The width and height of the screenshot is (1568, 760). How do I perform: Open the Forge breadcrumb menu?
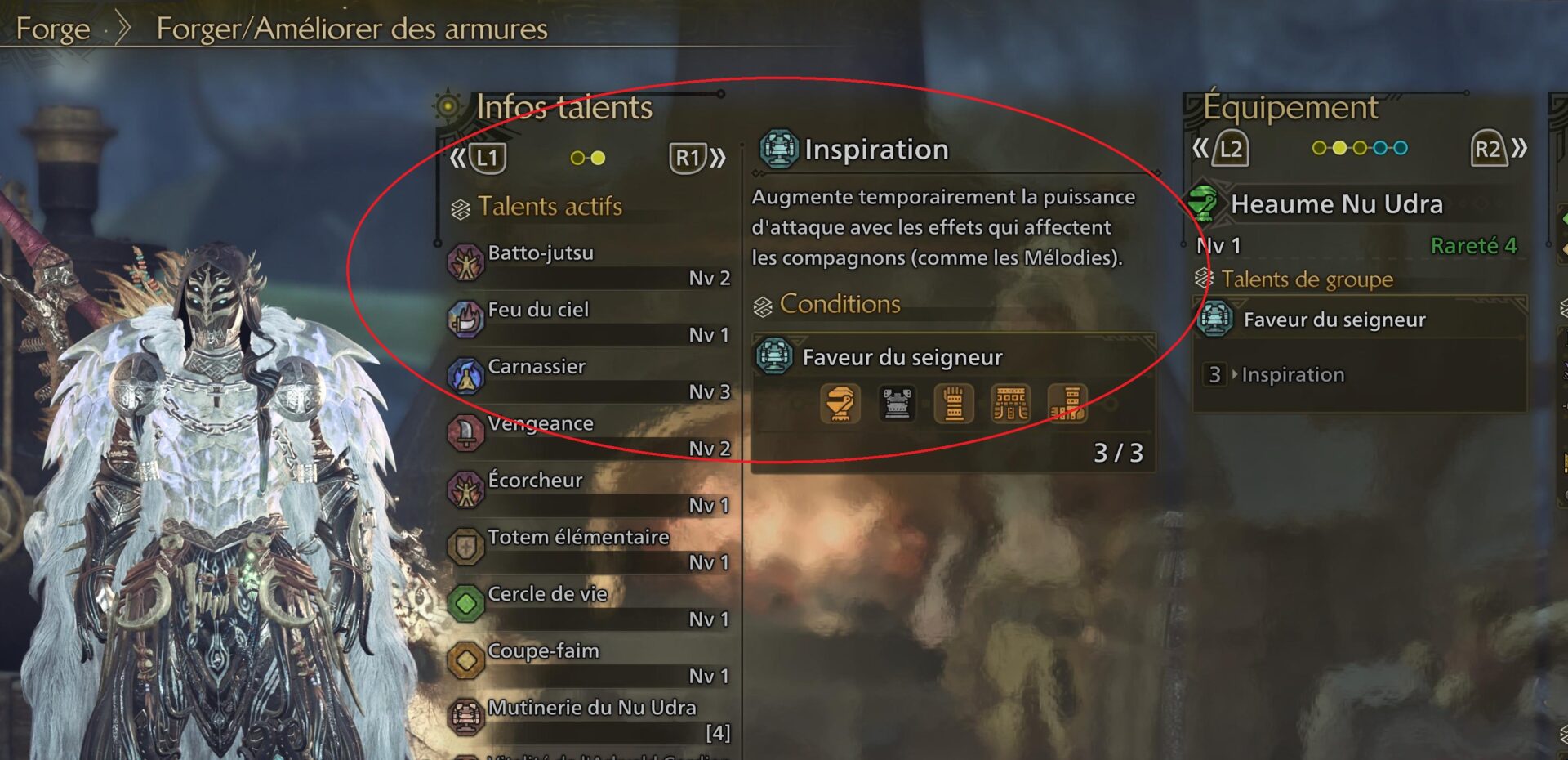(x=54, y=29)
